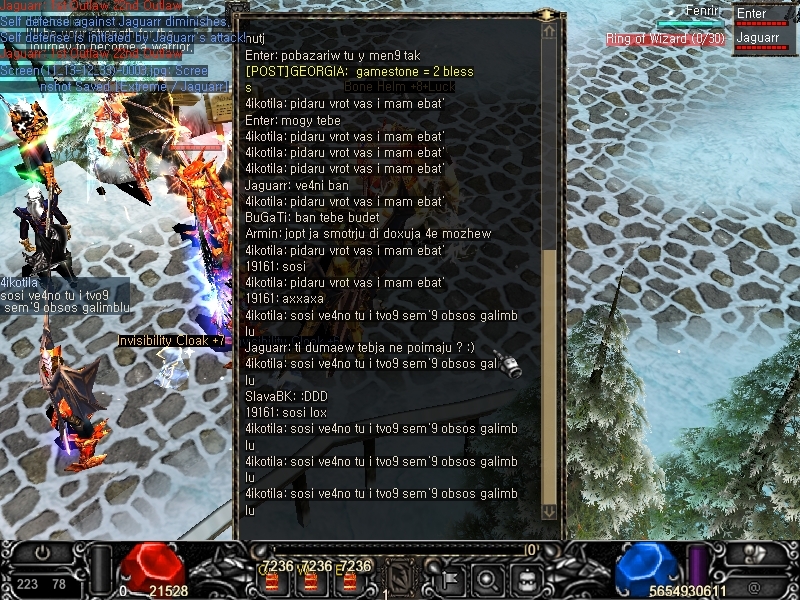The image size is (800, 600).
Task: Click the flag icon button
Action: (x=448, y=578)
